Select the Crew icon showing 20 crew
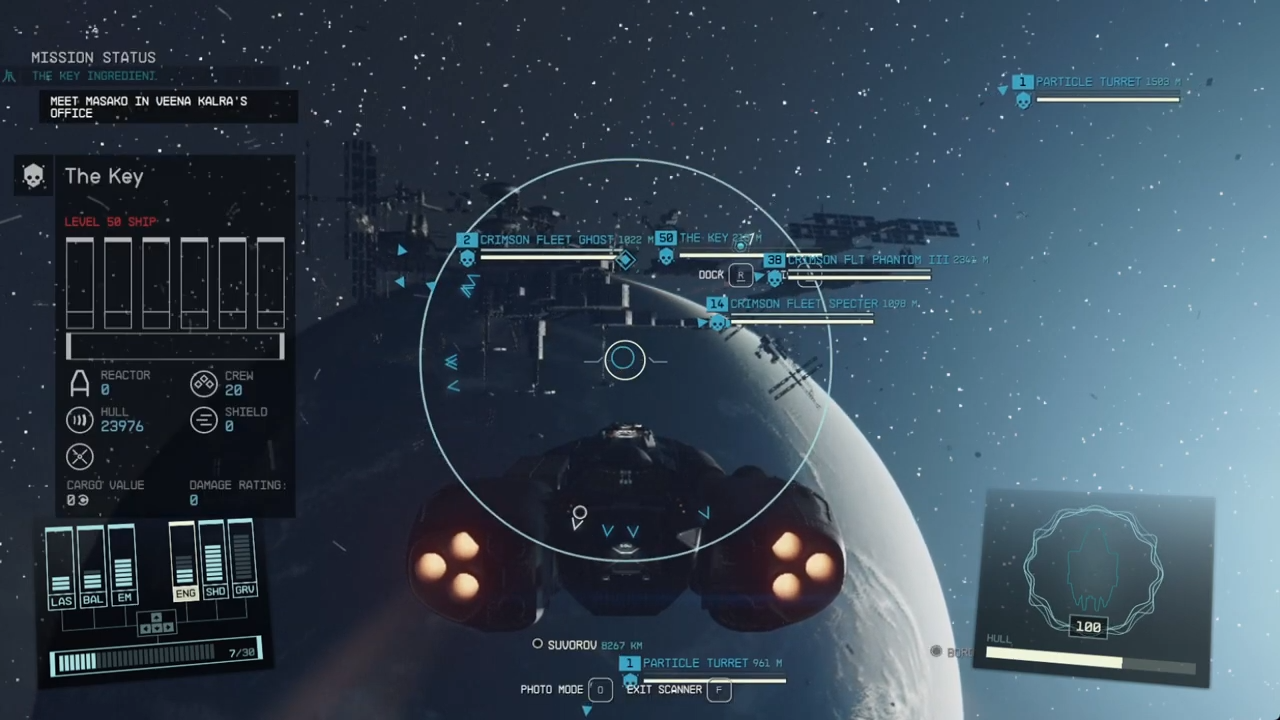Image resolution: width=1280 pixels, height=720 pixels. [203, 383]
